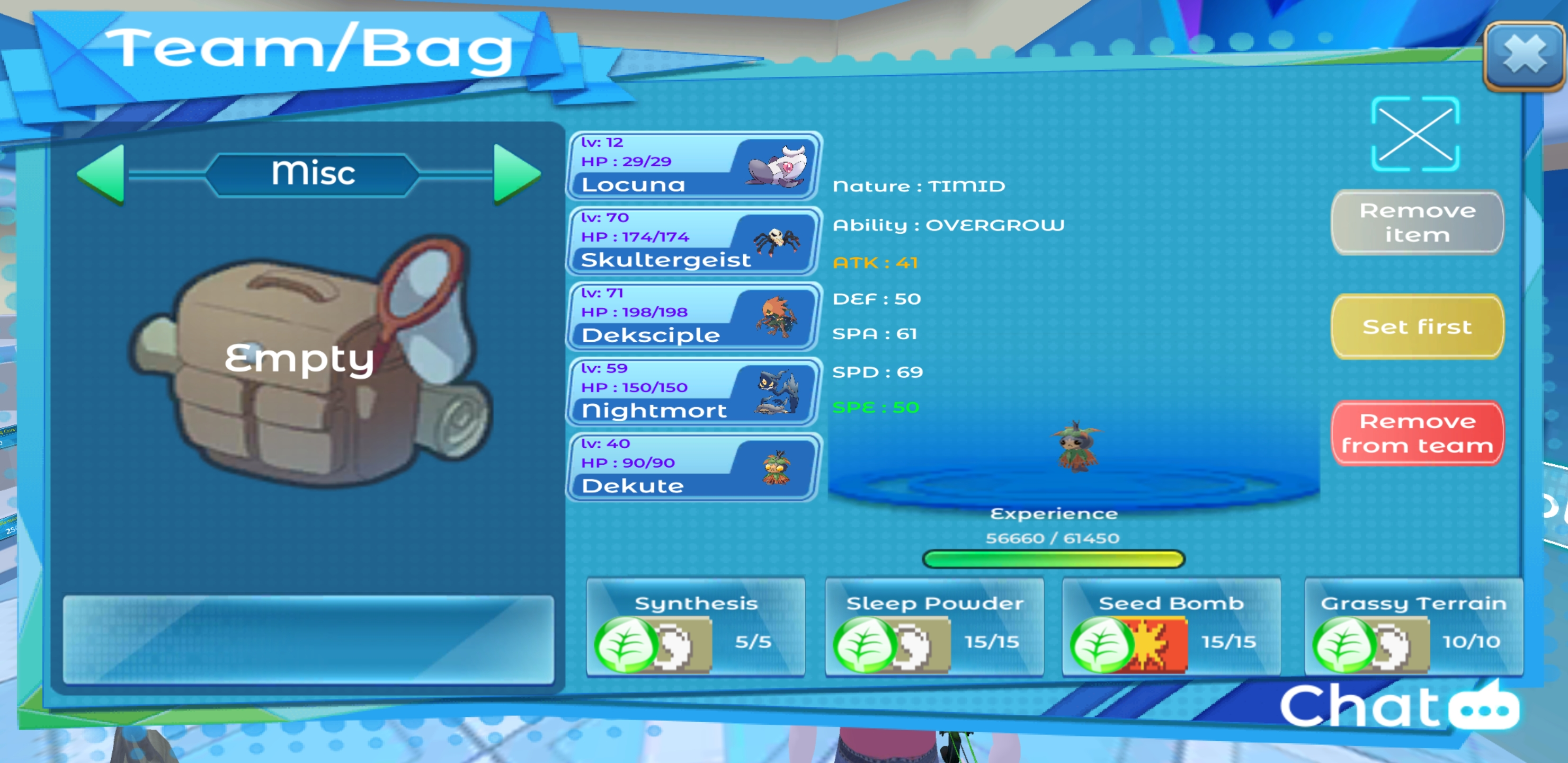The width and height of the screenshot is (1568, 763).
Task: Choose the Seed Bomb move
Action: pos(1171,627)
